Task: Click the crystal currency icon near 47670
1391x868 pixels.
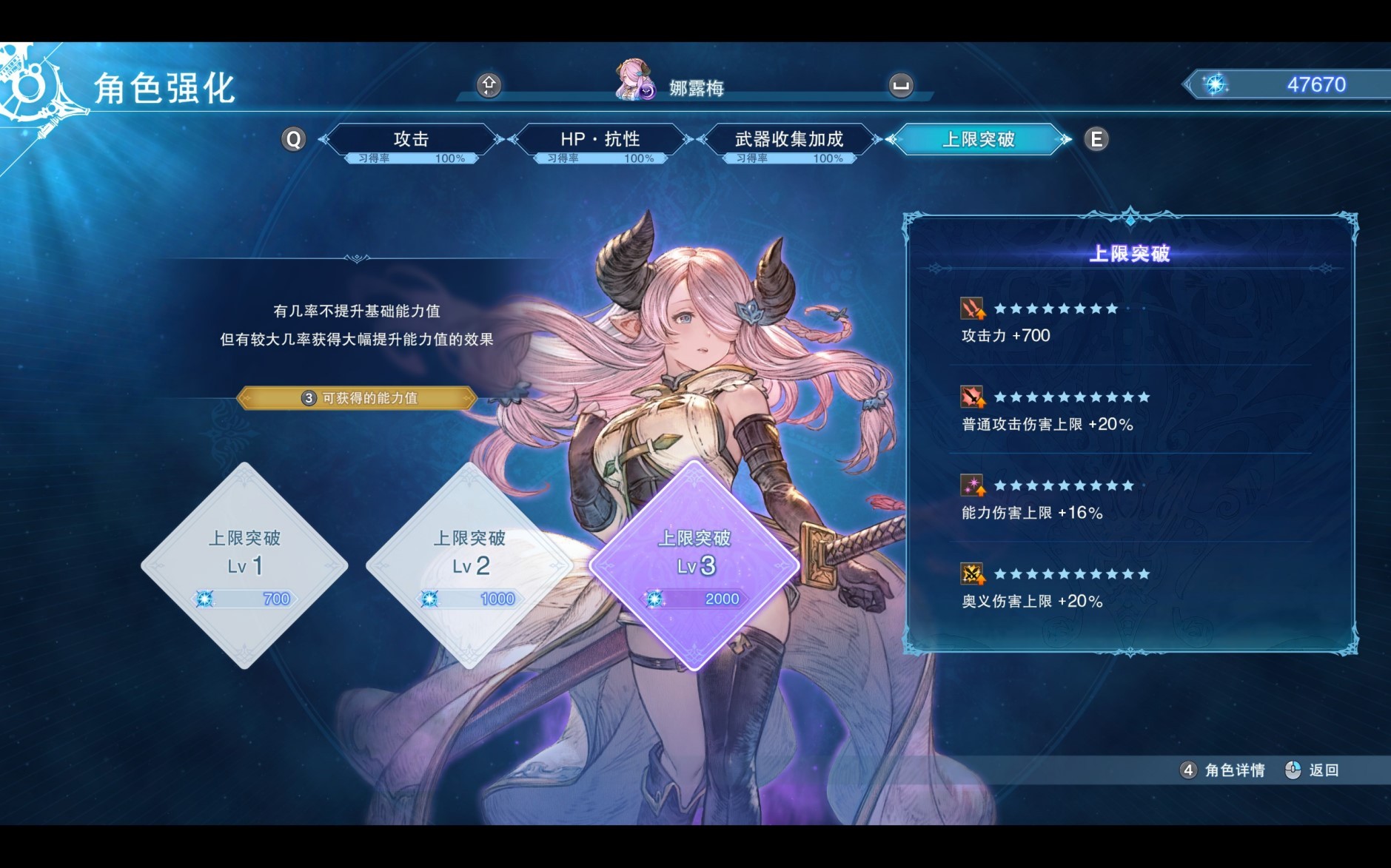Action: click(1216, 84)
